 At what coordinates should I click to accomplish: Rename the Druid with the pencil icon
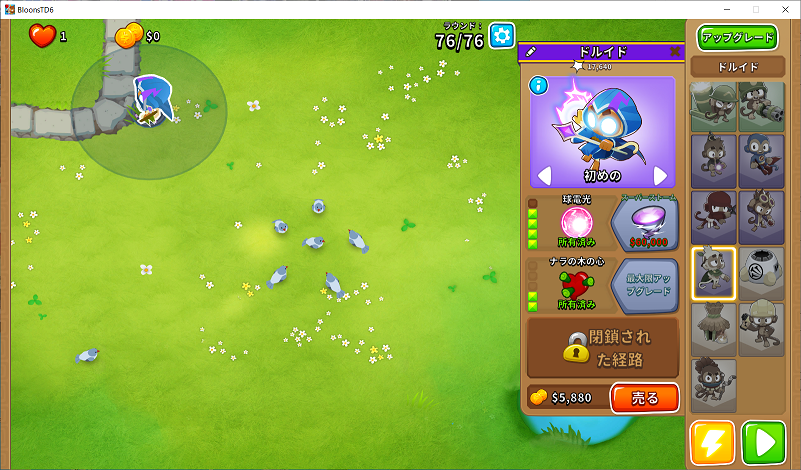pos(530,52)
